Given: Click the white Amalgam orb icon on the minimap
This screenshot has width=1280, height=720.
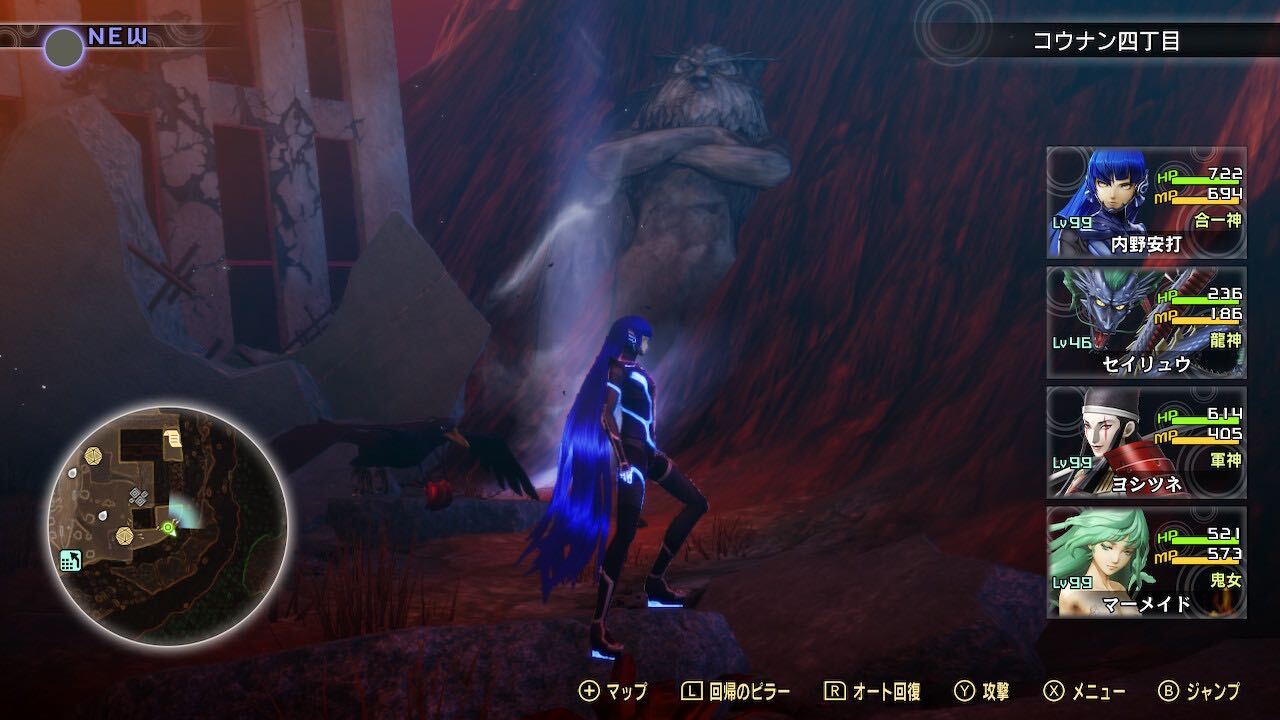Looking at the screenshot, I should (72, 472).
